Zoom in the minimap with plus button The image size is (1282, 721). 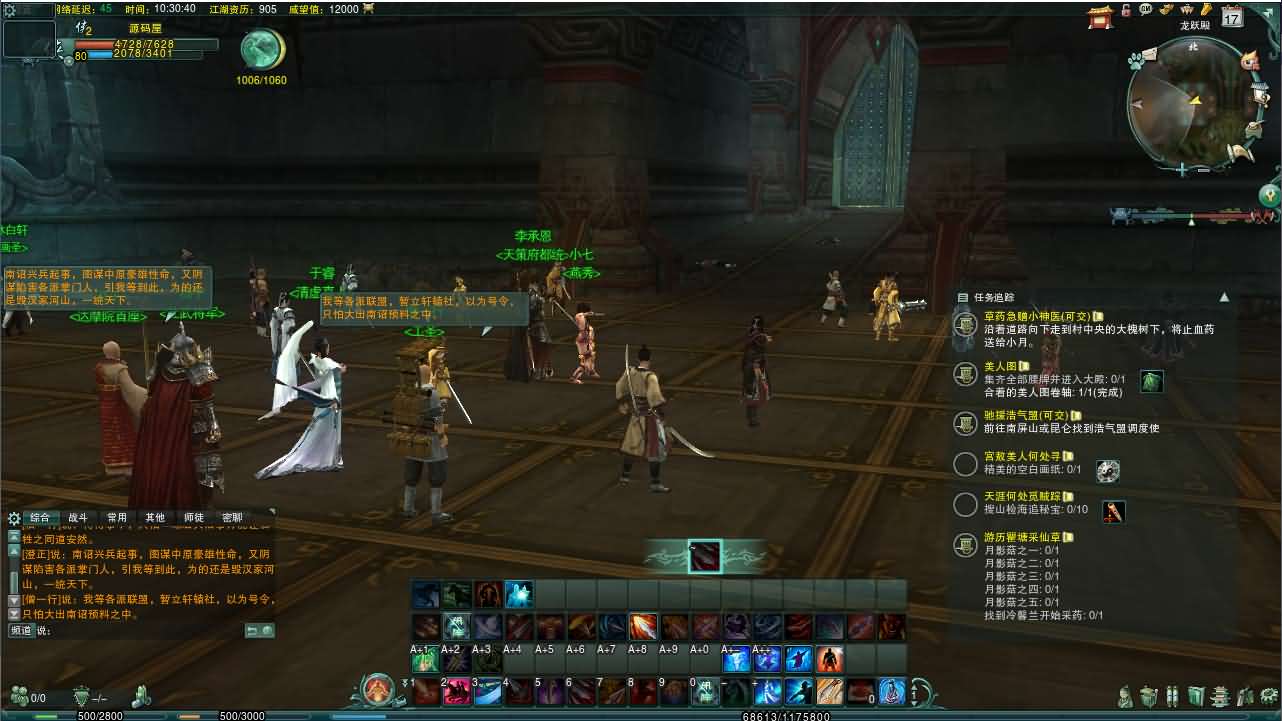[x=1183, y=170]
